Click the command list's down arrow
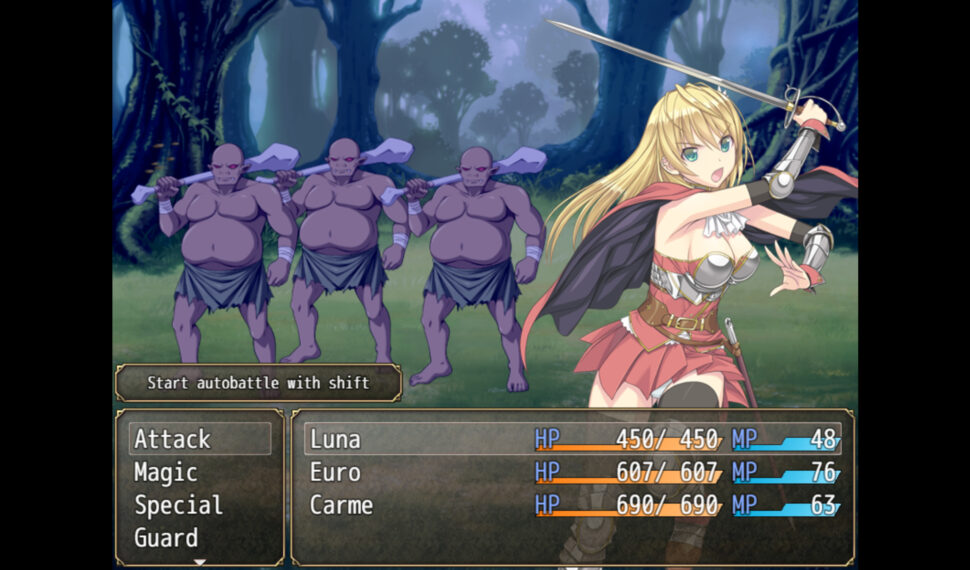970x570 pixels. point(199,562)
